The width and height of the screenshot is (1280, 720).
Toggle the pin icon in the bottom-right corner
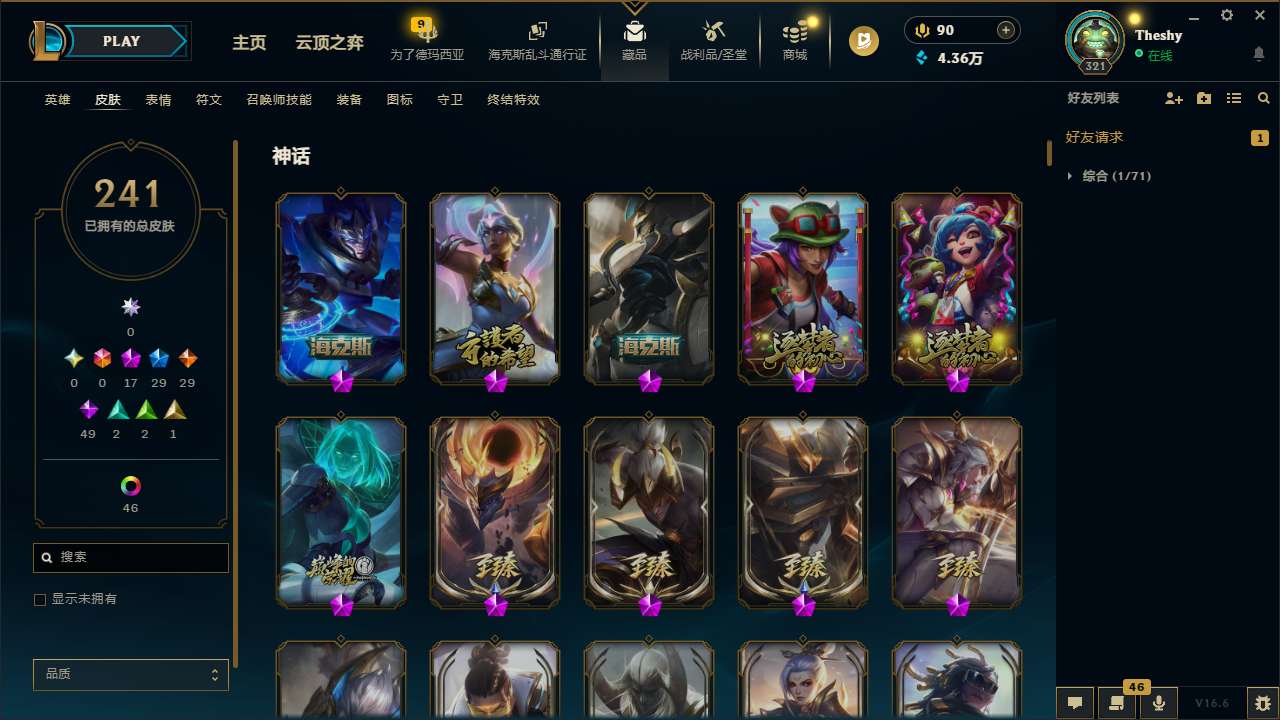[1262, 703]
